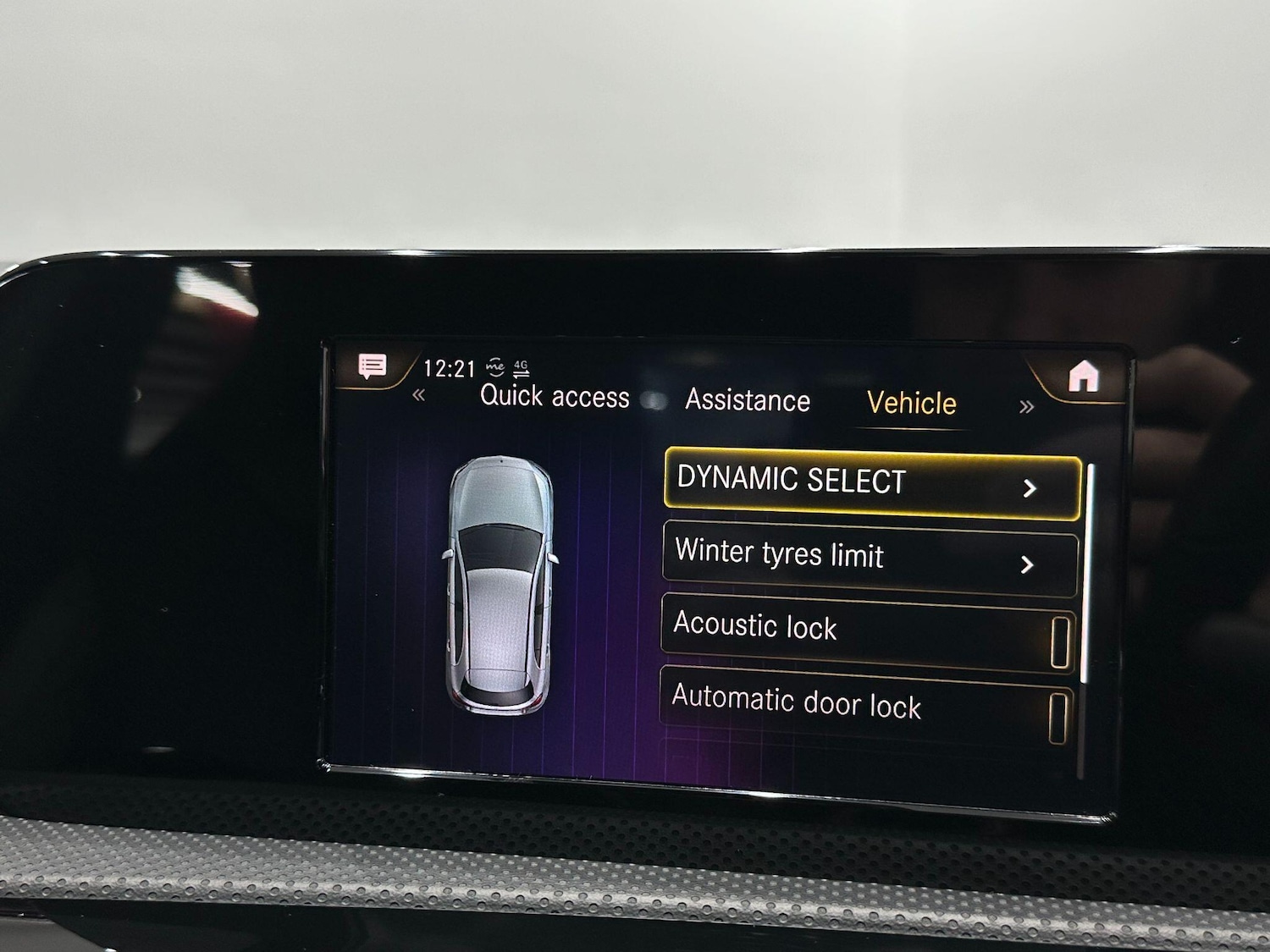
Task: Open the Vehicle menu section
Action: click(911, 404)
